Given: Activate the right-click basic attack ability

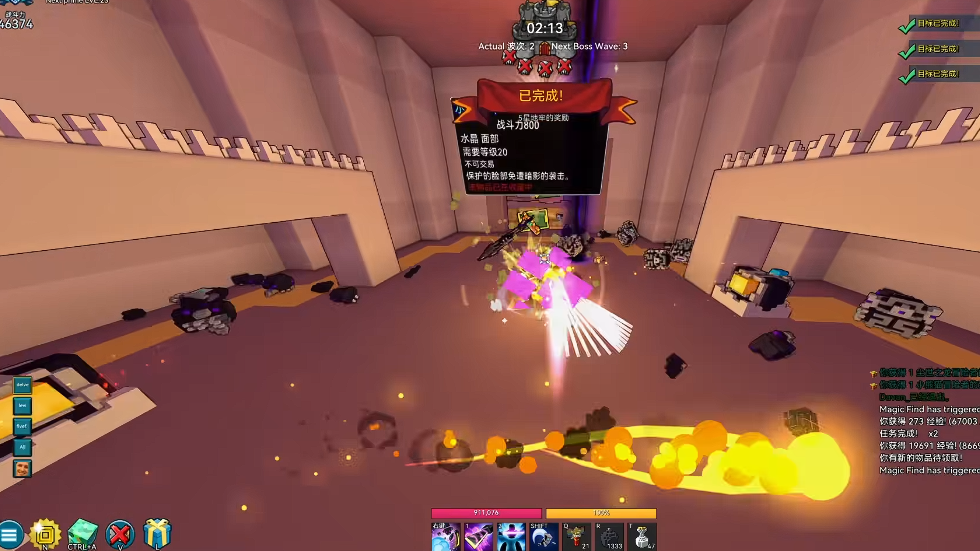Looking at the screenshot, I should coord(445,536).
